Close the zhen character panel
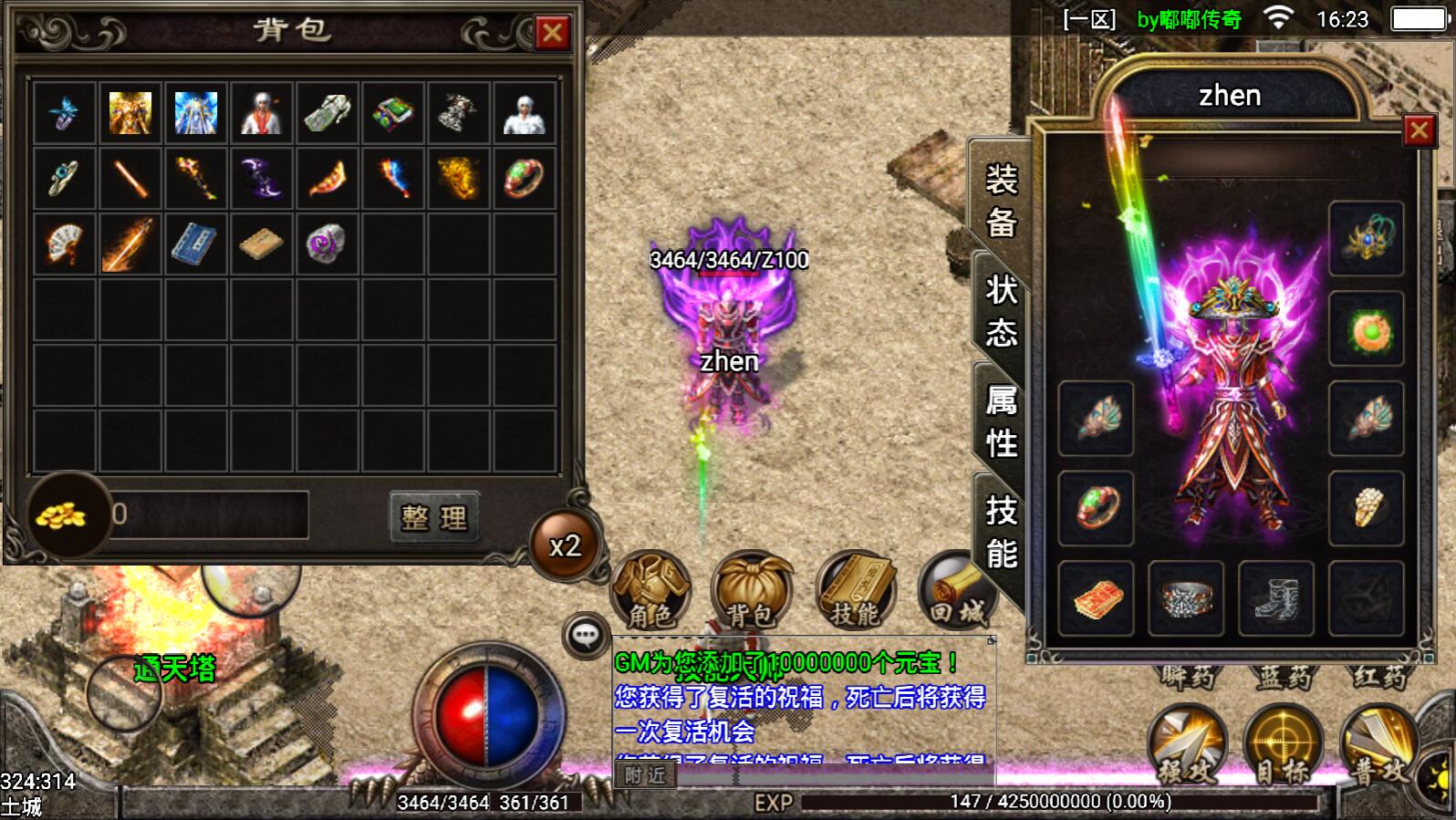The width and height of the screenshot is (1456, 820). (1419, 131)
